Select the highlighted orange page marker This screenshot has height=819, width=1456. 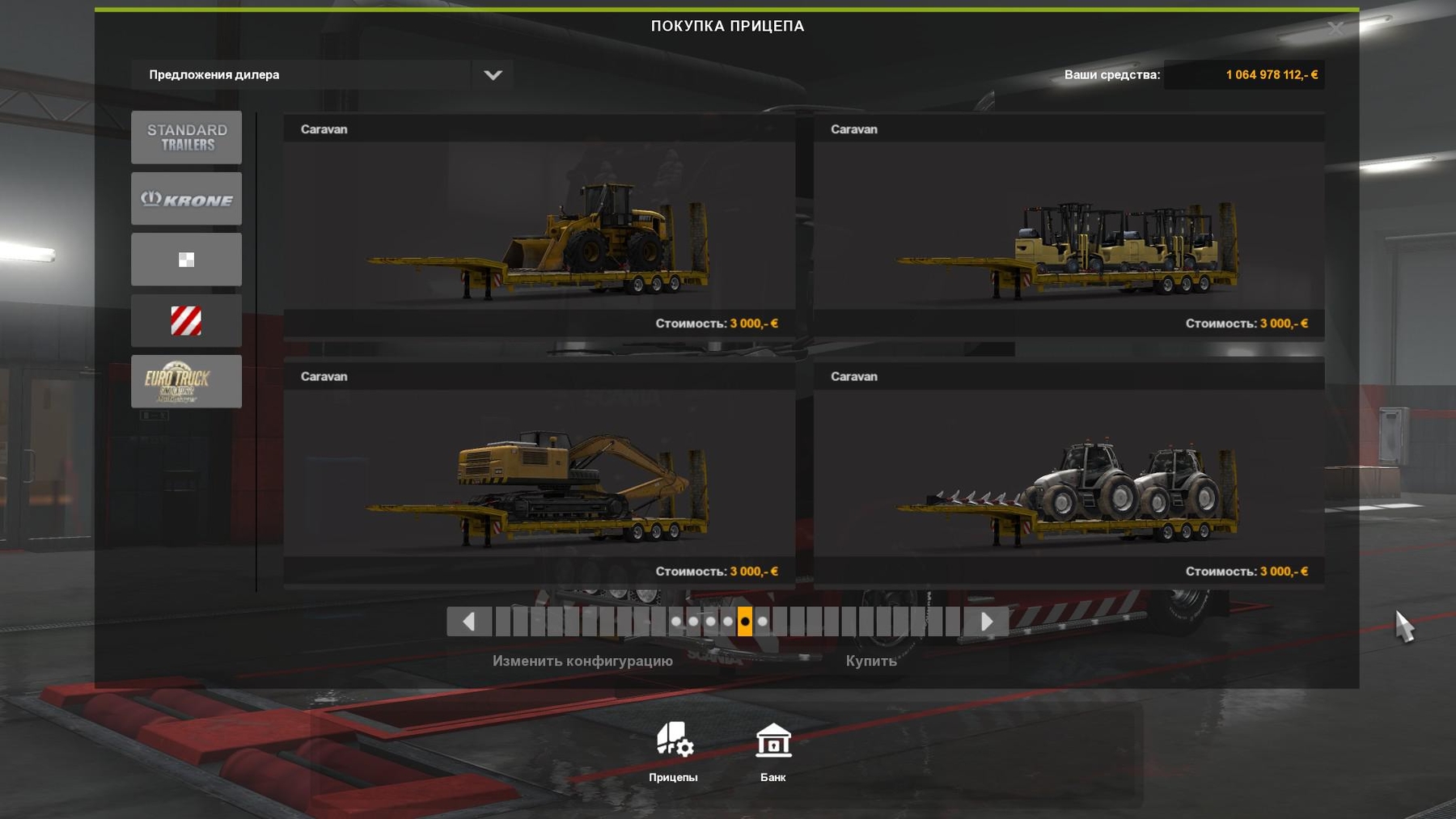tap(744, 623)
